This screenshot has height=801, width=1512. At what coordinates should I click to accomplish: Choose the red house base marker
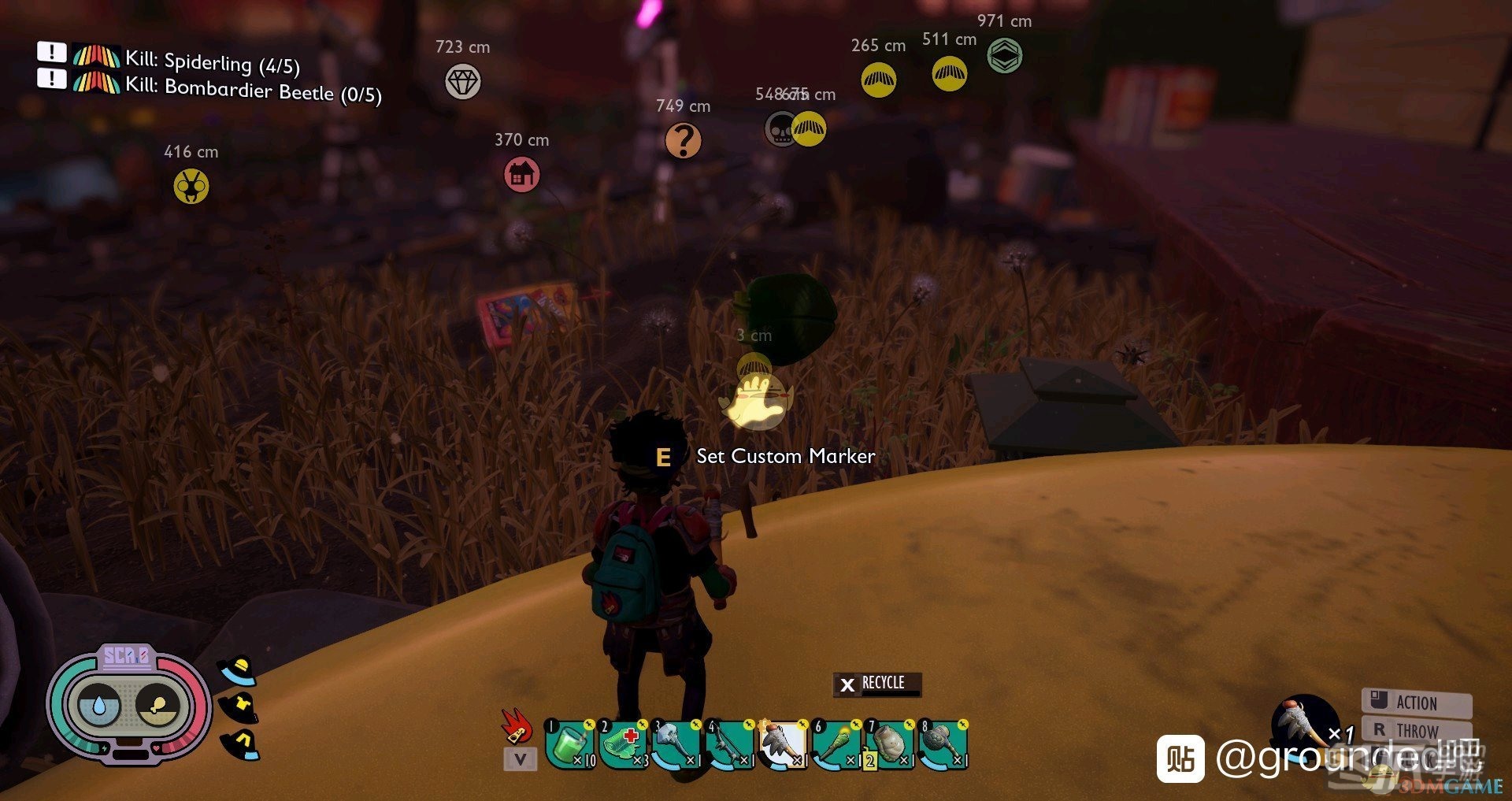pyautogui.click(x=521, y=174)
